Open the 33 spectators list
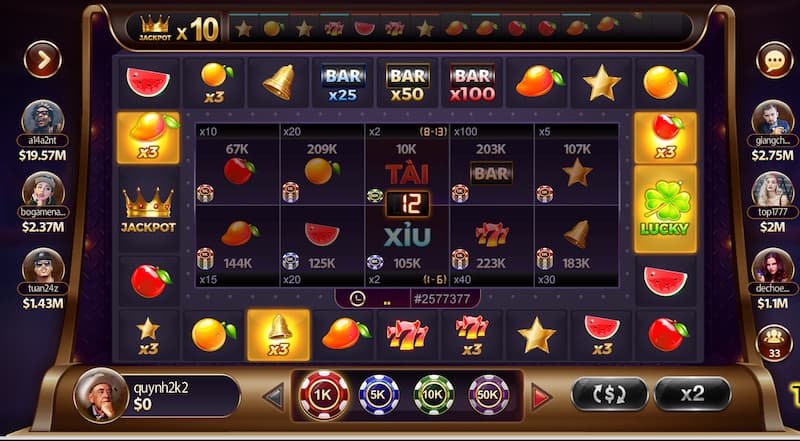Viewport: 800px width, 441px height. coord(773,344)
